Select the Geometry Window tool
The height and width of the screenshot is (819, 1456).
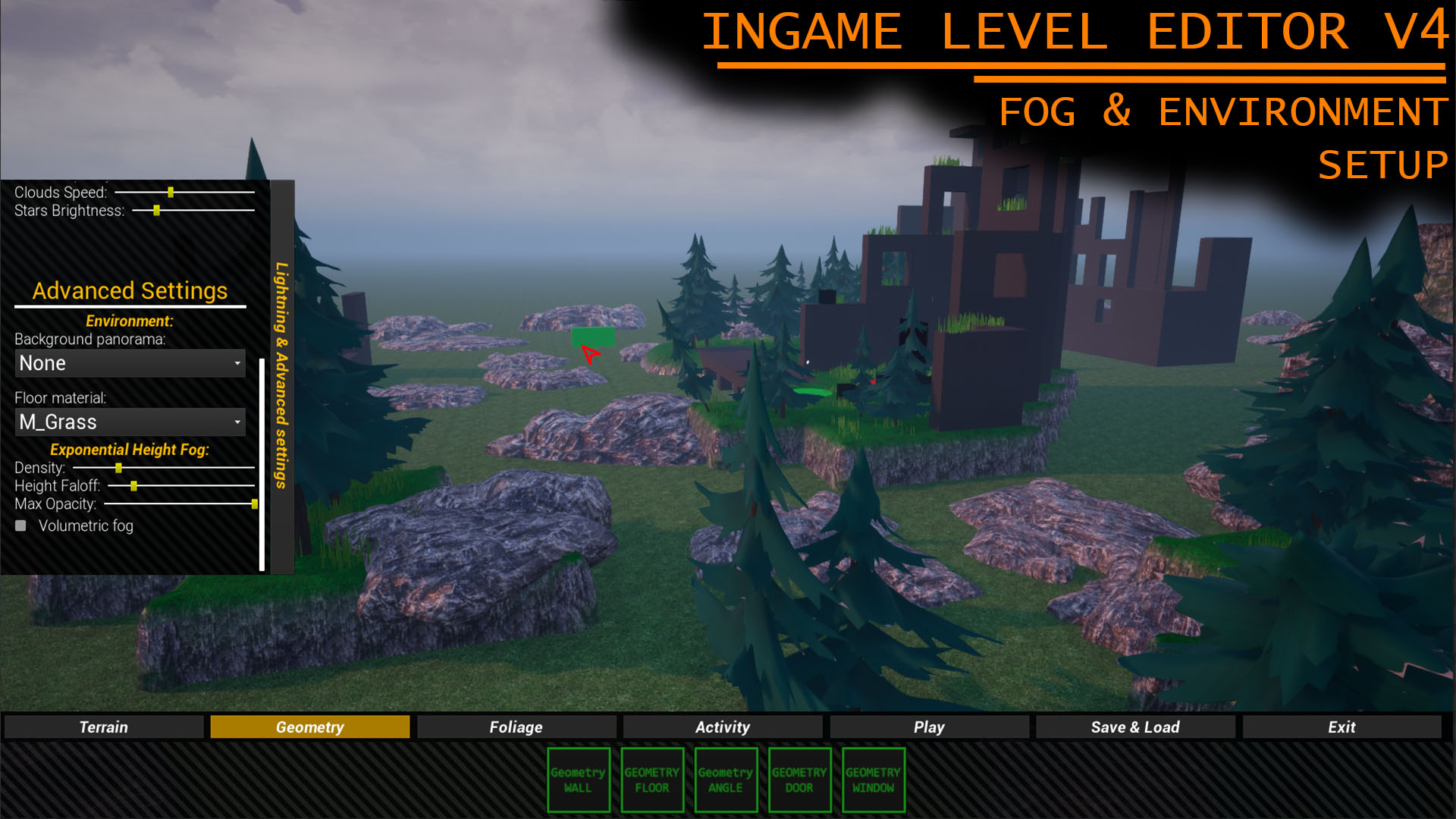click(873, 780)
